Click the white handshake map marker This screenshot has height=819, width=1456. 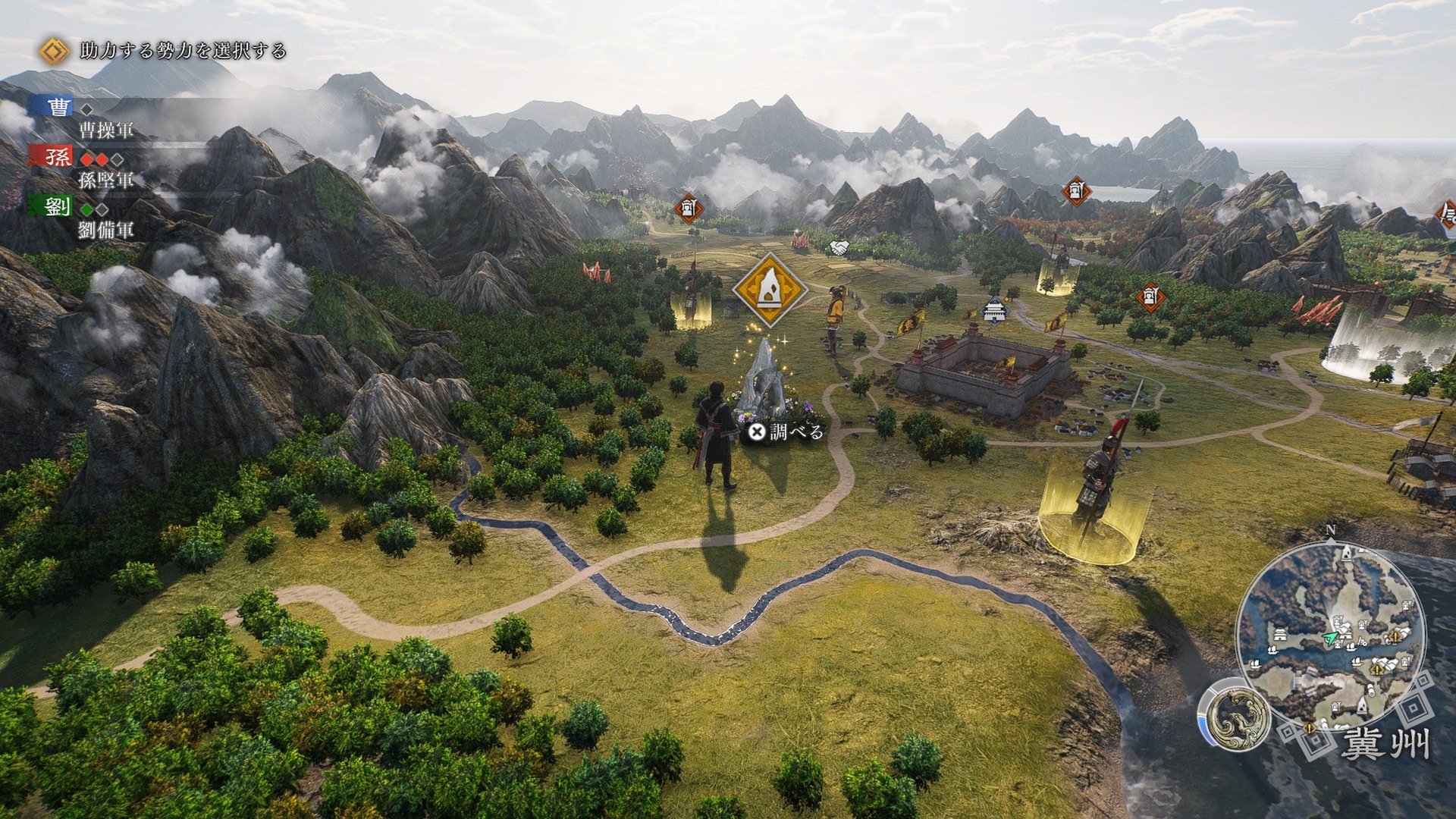point(839,247)
